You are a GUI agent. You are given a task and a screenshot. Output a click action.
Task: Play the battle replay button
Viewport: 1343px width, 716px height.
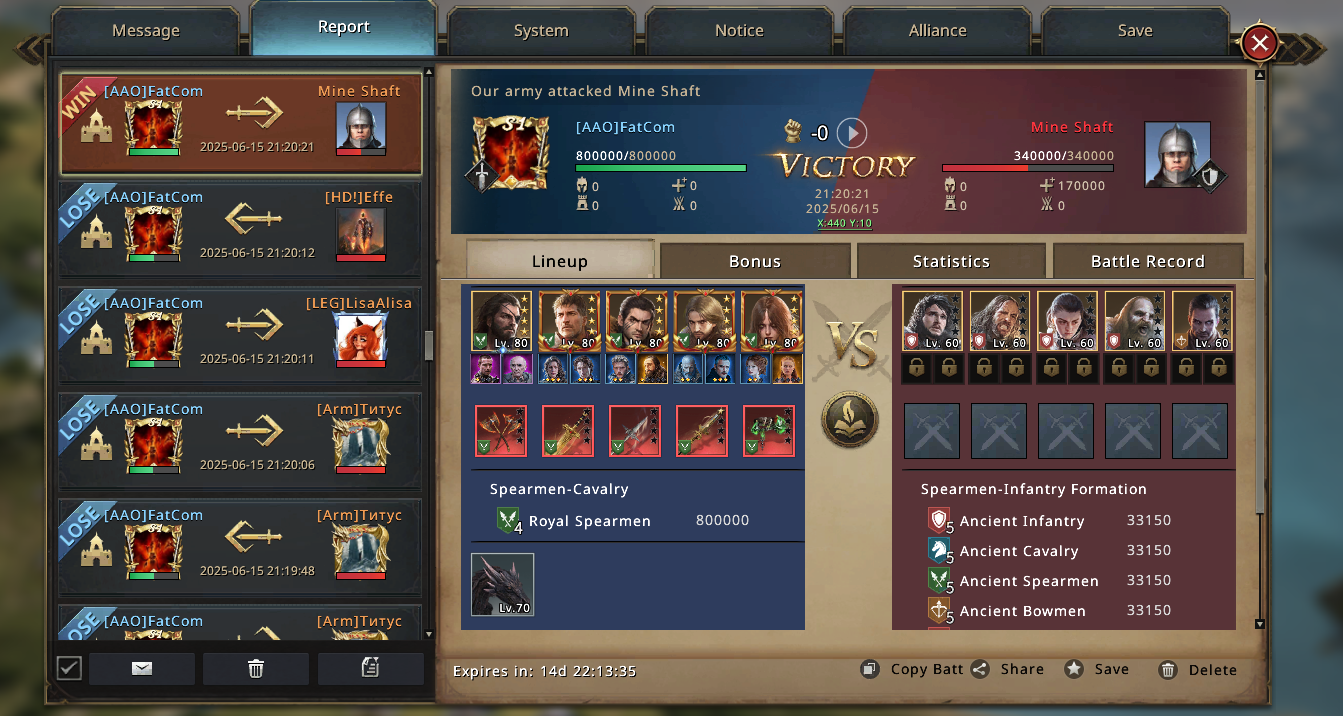point(851,133)
